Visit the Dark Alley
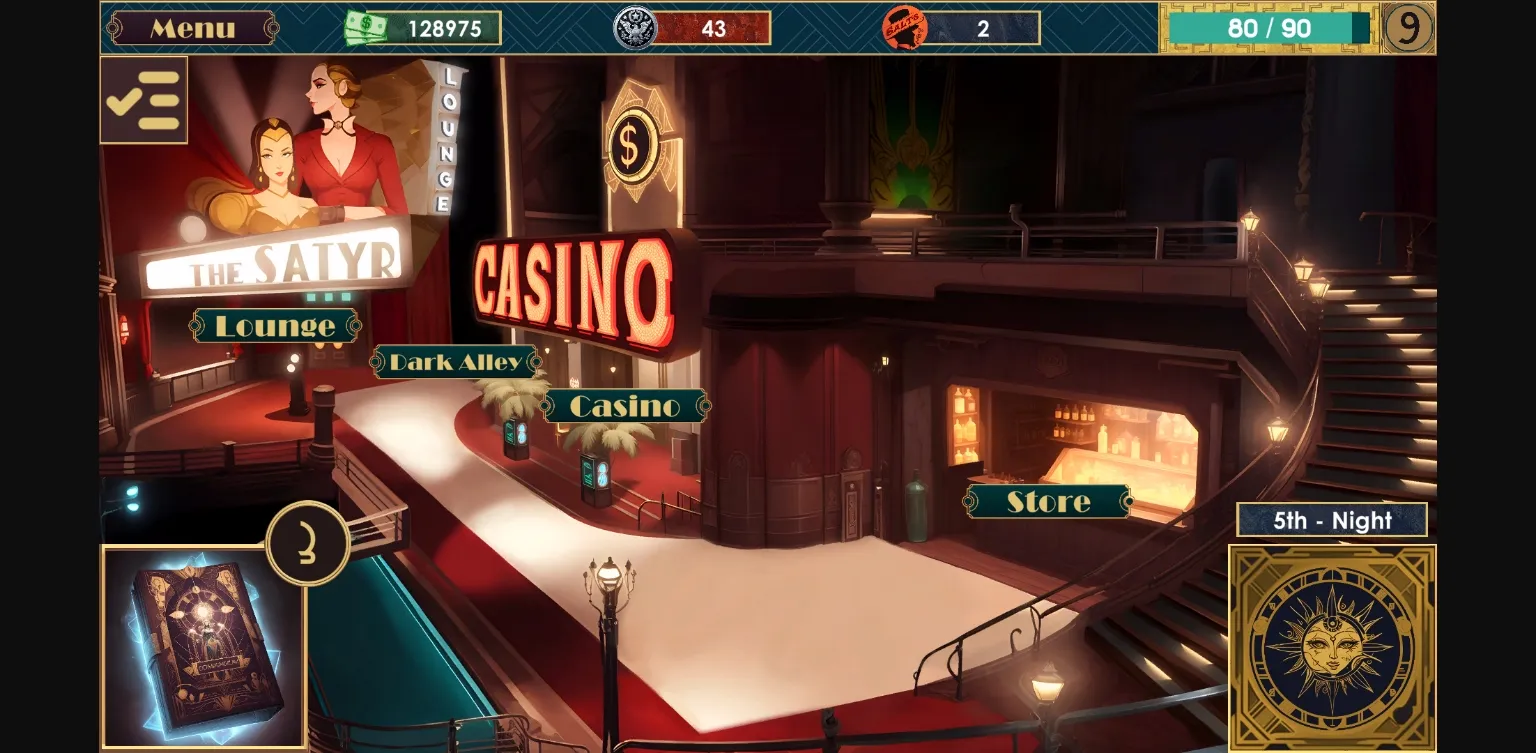 [455, 362]
